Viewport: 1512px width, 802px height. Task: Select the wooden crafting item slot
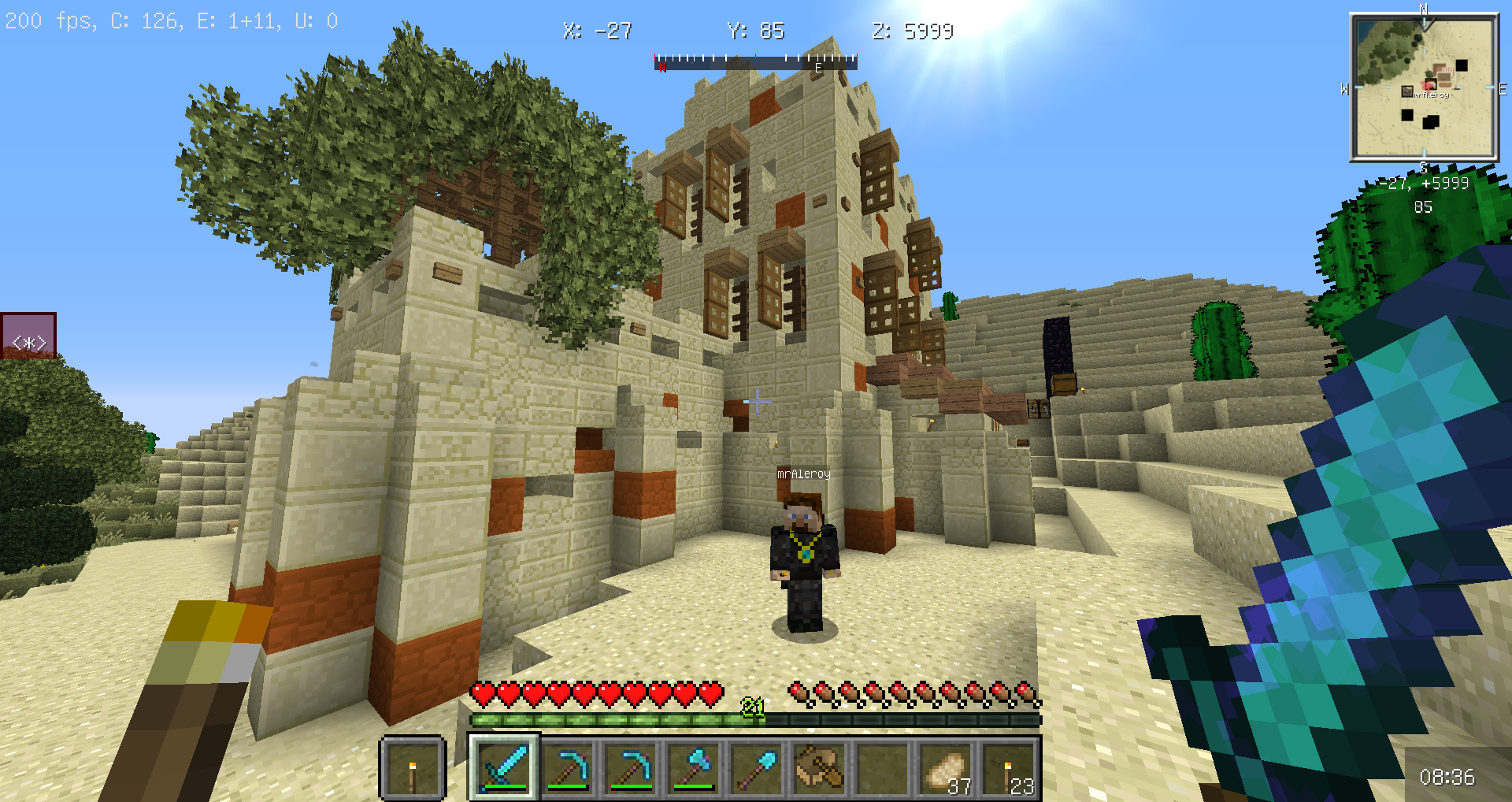point(819,767)
